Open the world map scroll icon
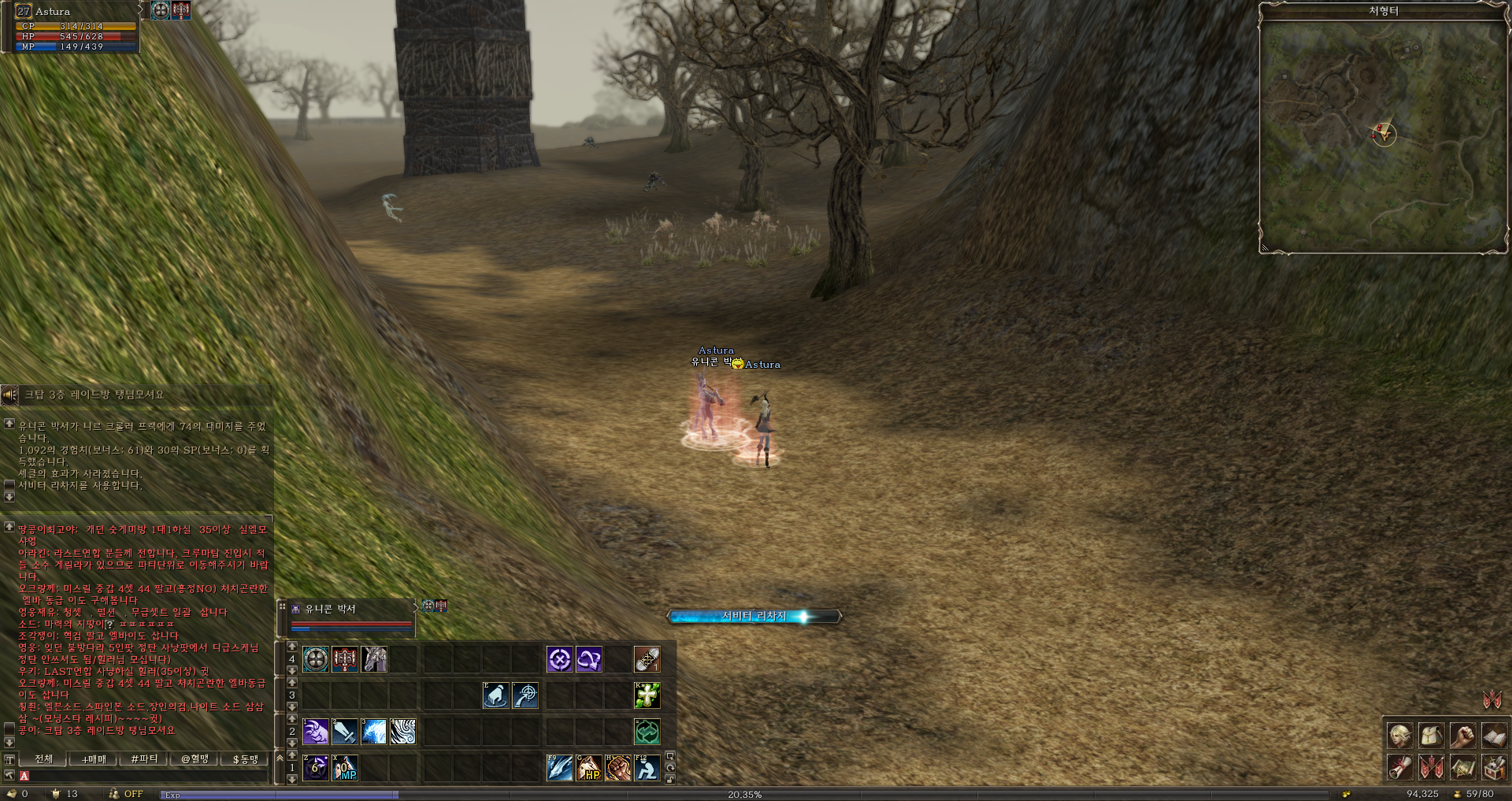Image resolution: width=1512 pixels, height=801 pixels. pyautogui.click(x=1462, y=766)
